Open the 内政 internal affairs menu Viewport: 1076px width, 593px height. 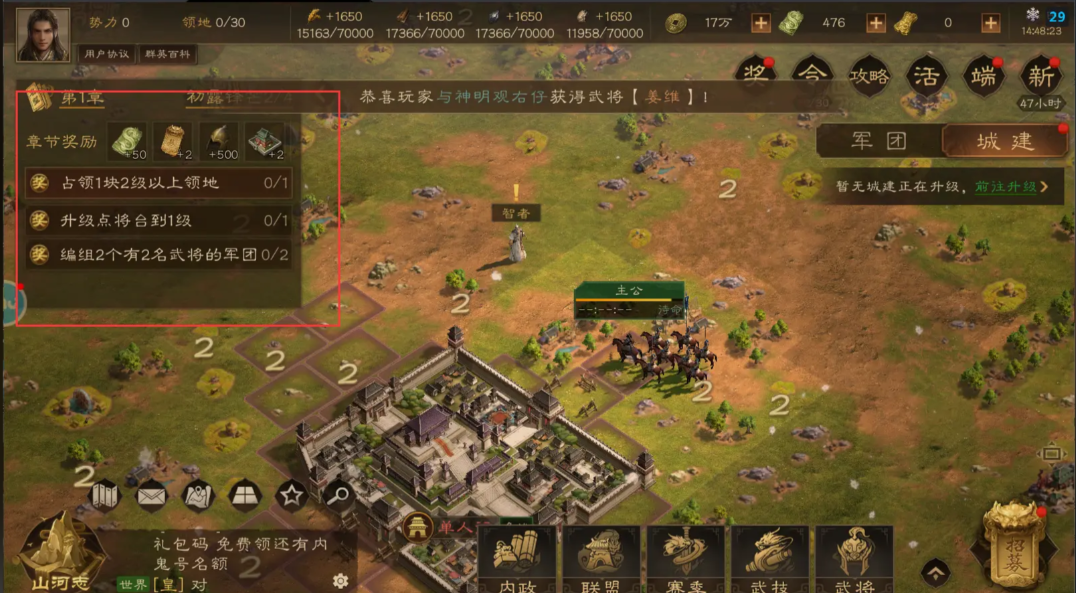pos(516,560)
